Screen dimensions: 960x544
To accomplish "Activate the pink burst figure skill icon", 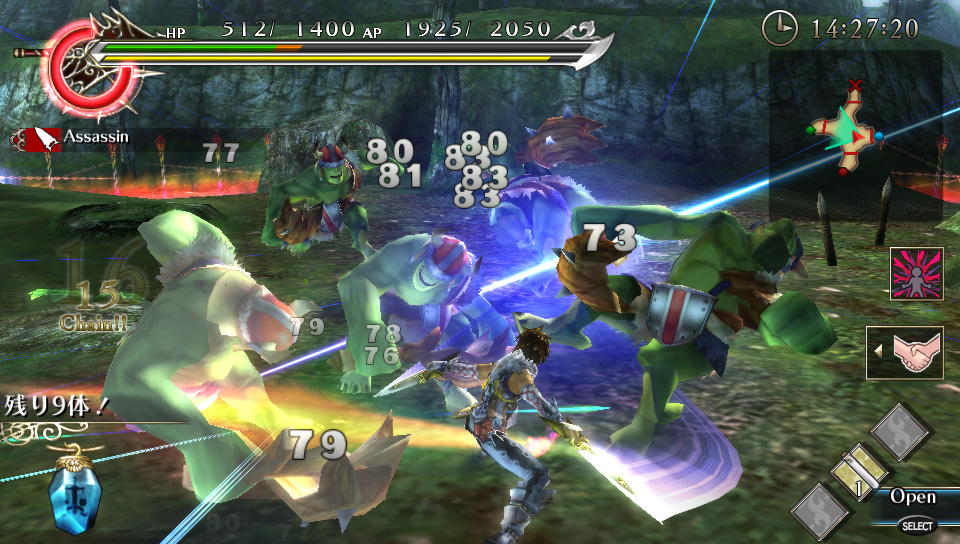I will pos(917,274).
